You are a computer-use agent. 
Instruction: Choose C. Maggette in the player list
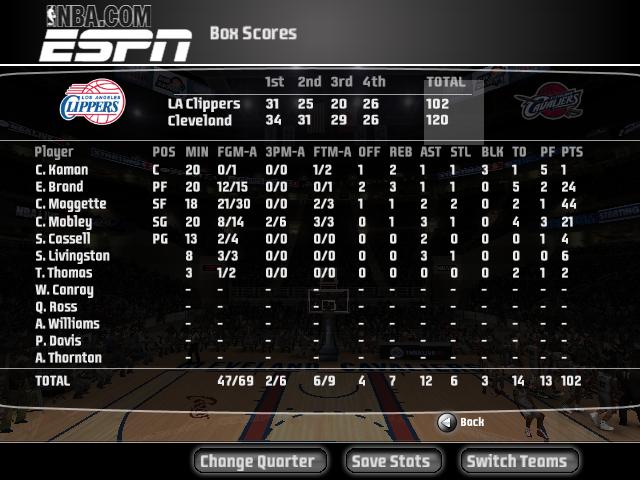pos(70,204)
